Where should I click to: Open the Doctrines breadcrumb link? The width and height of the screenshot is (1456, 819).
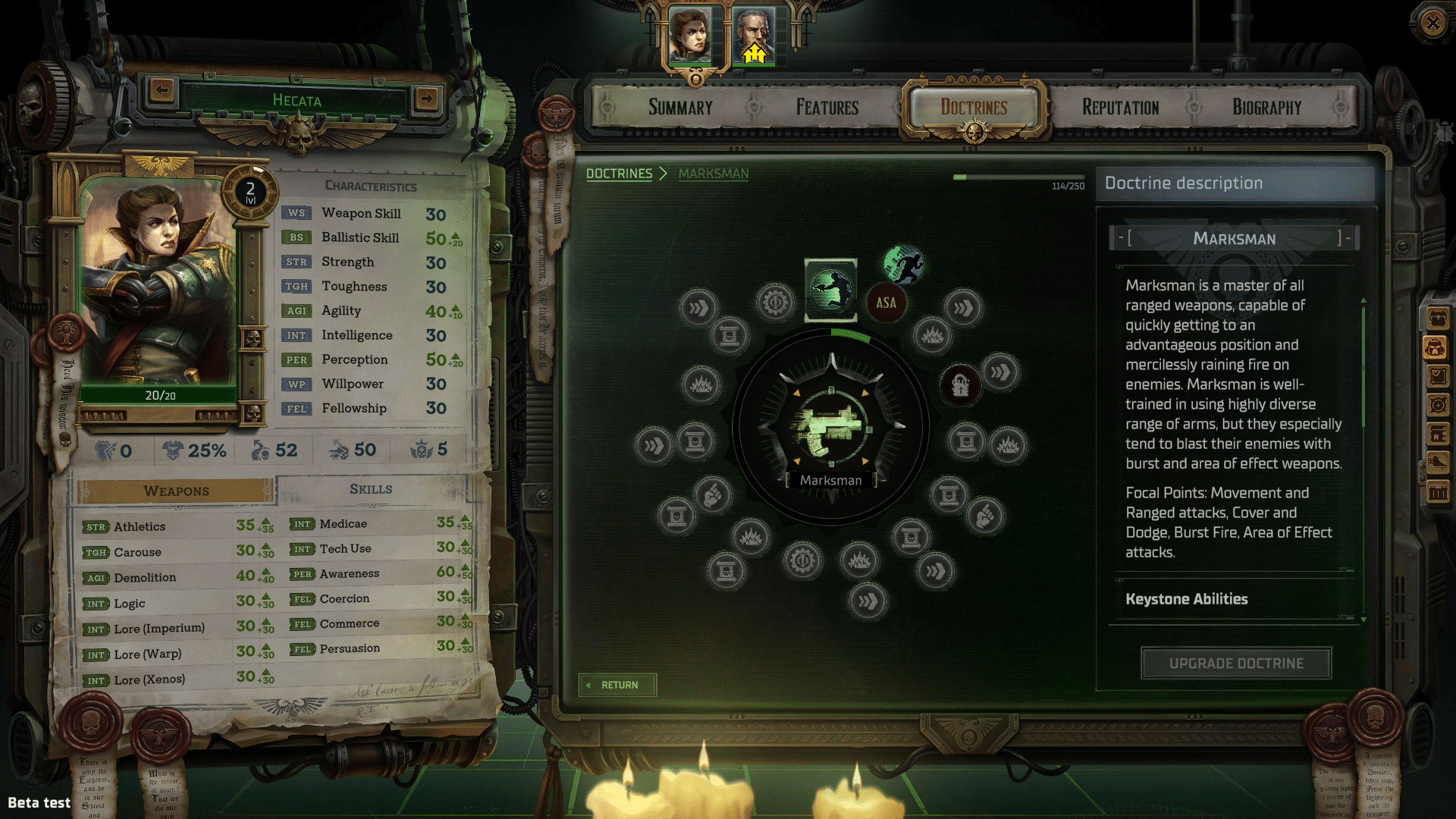coord(620,174)
